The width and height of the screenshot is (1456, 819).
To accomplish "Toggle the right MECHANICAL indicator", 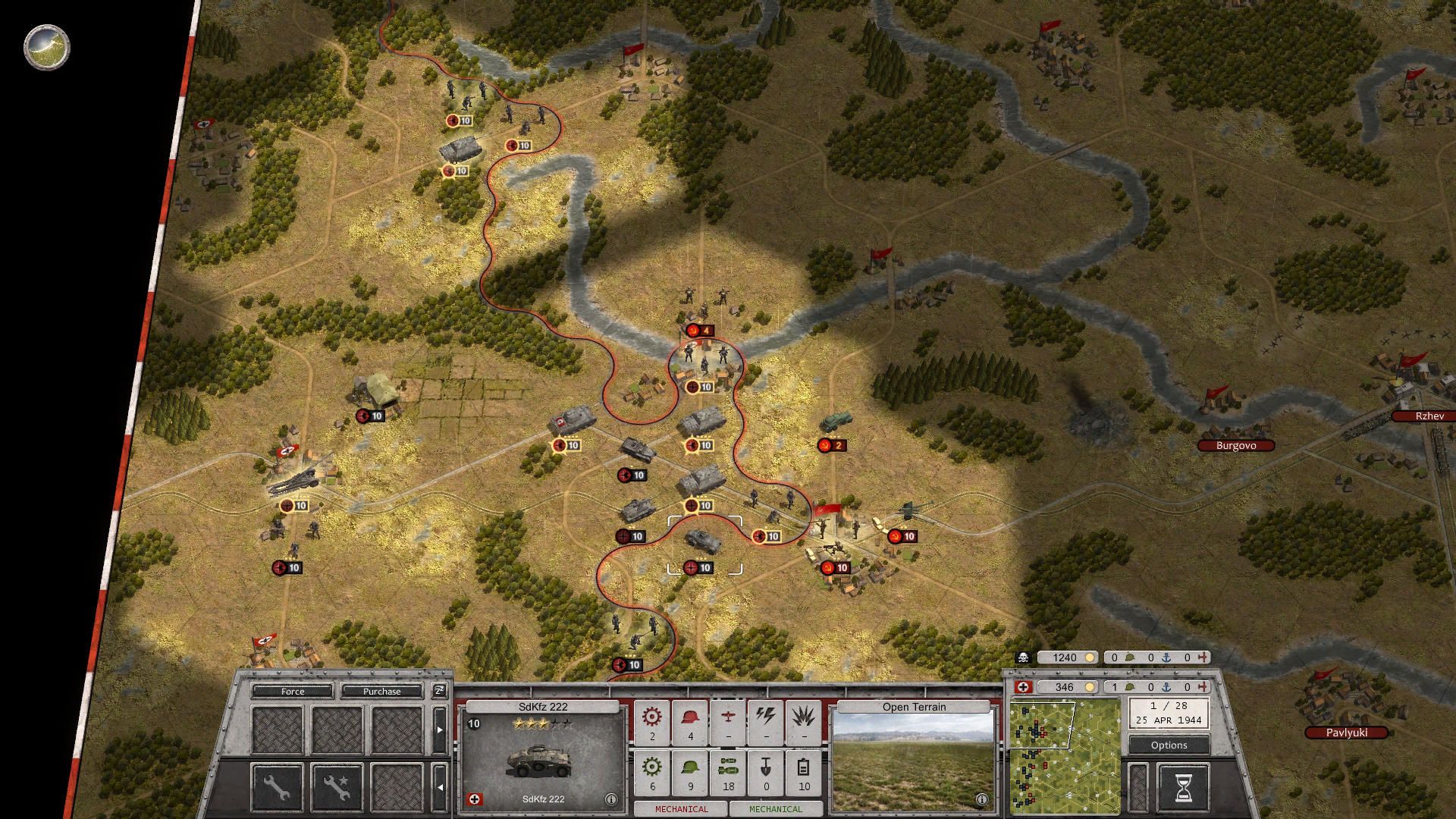I will [x=775, y=808].
